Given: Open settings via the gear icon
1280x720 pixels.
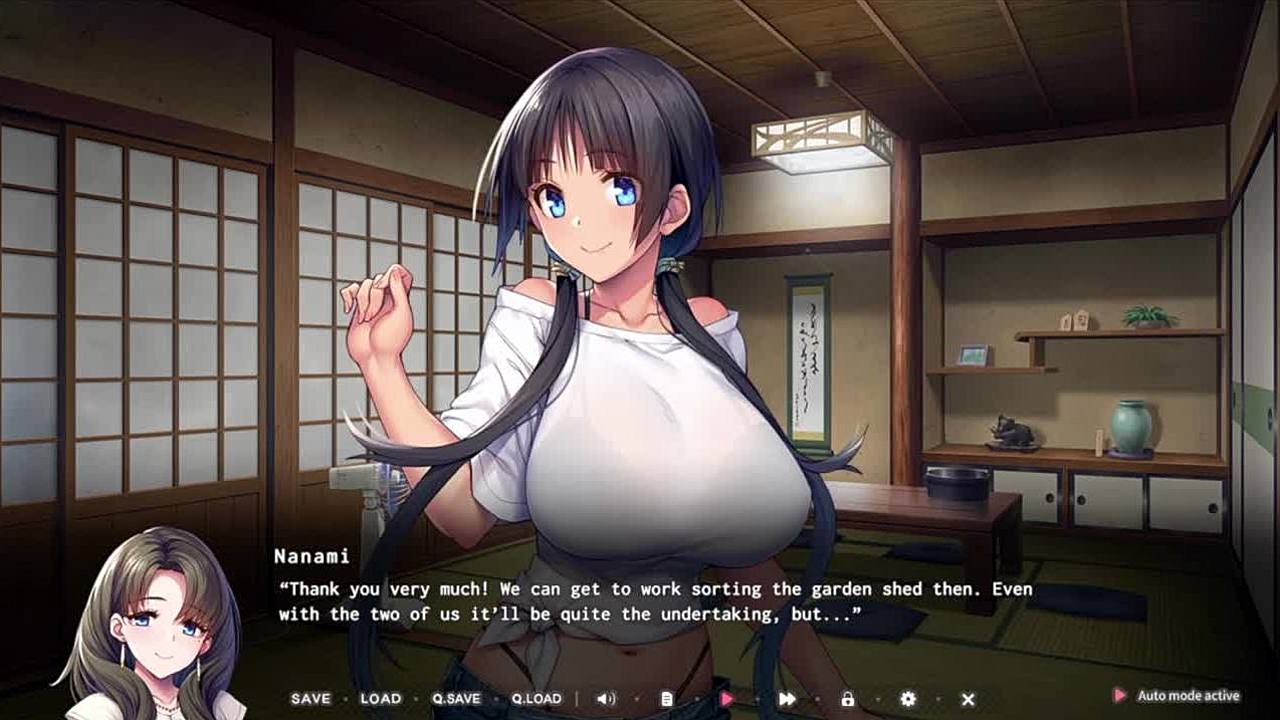Looking at the screenshot, I should tap(908, 699).
